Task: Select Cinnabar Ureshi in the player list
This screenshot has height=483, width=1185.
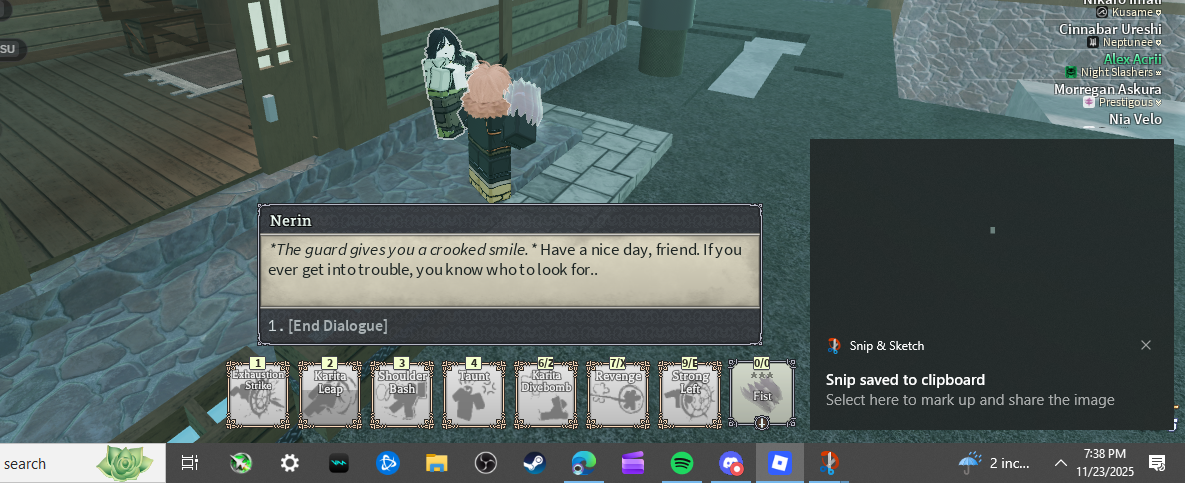Action: pyautogui.click(x=1110, y=29)
